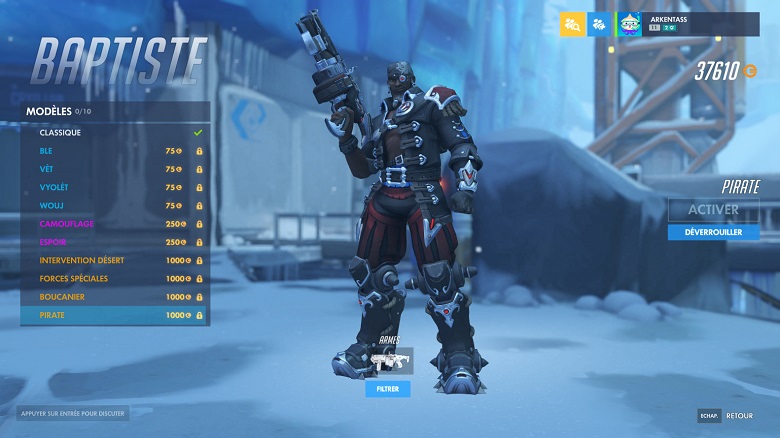
Task: Open the blue friends icon
Action: pyautogui.click(x=598, y=24)
